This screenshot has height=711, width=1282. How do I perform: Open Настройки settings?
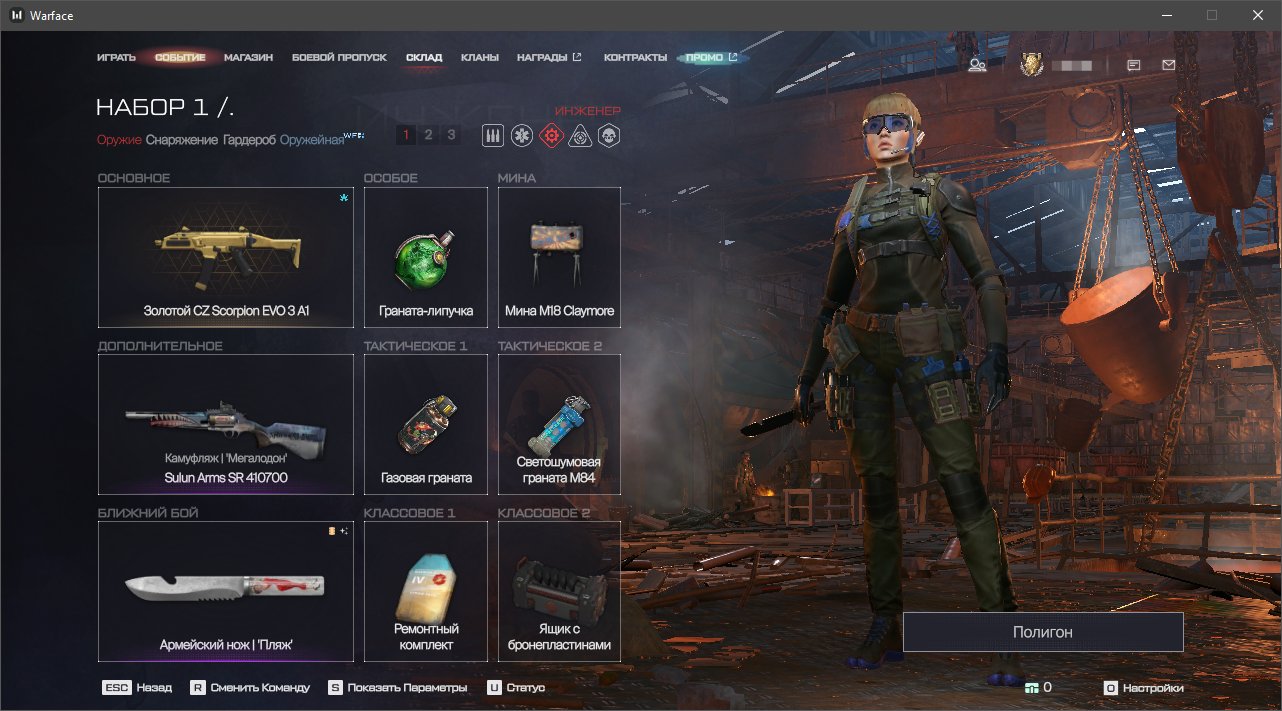click(x=1144, y=688)
